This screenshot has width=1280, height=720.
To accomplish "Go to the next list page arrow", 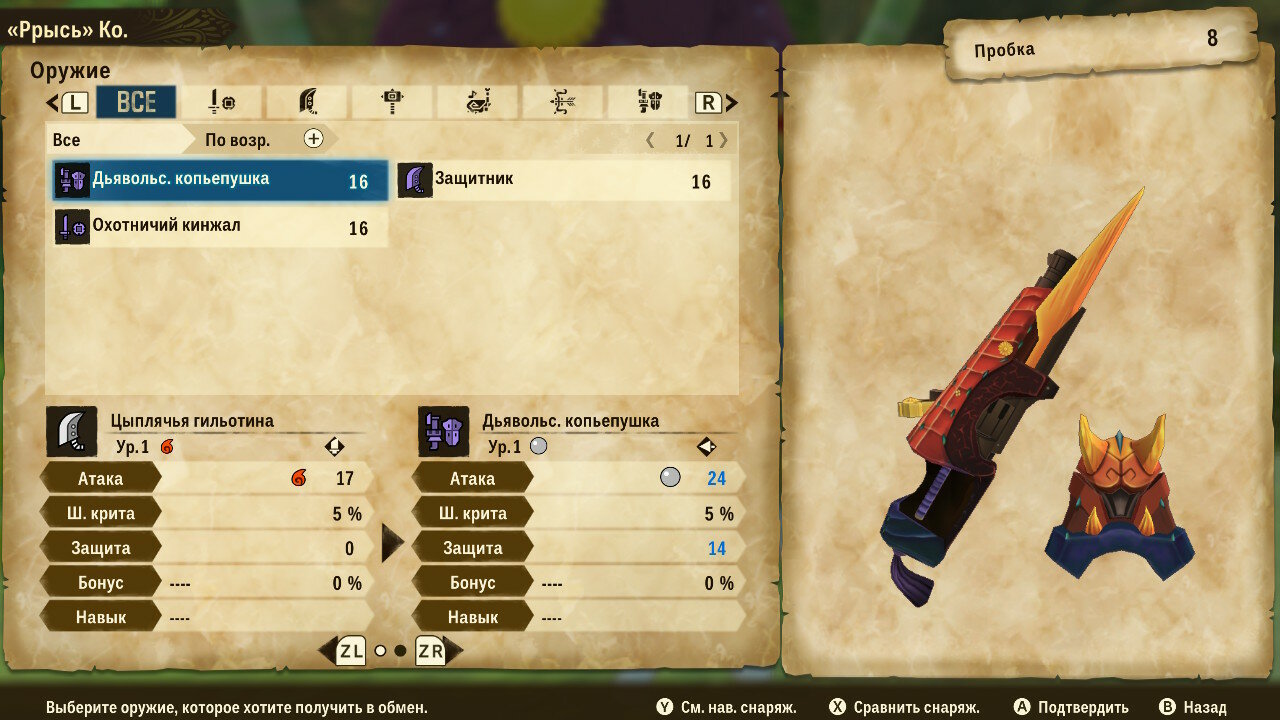I will click(724, 140).
